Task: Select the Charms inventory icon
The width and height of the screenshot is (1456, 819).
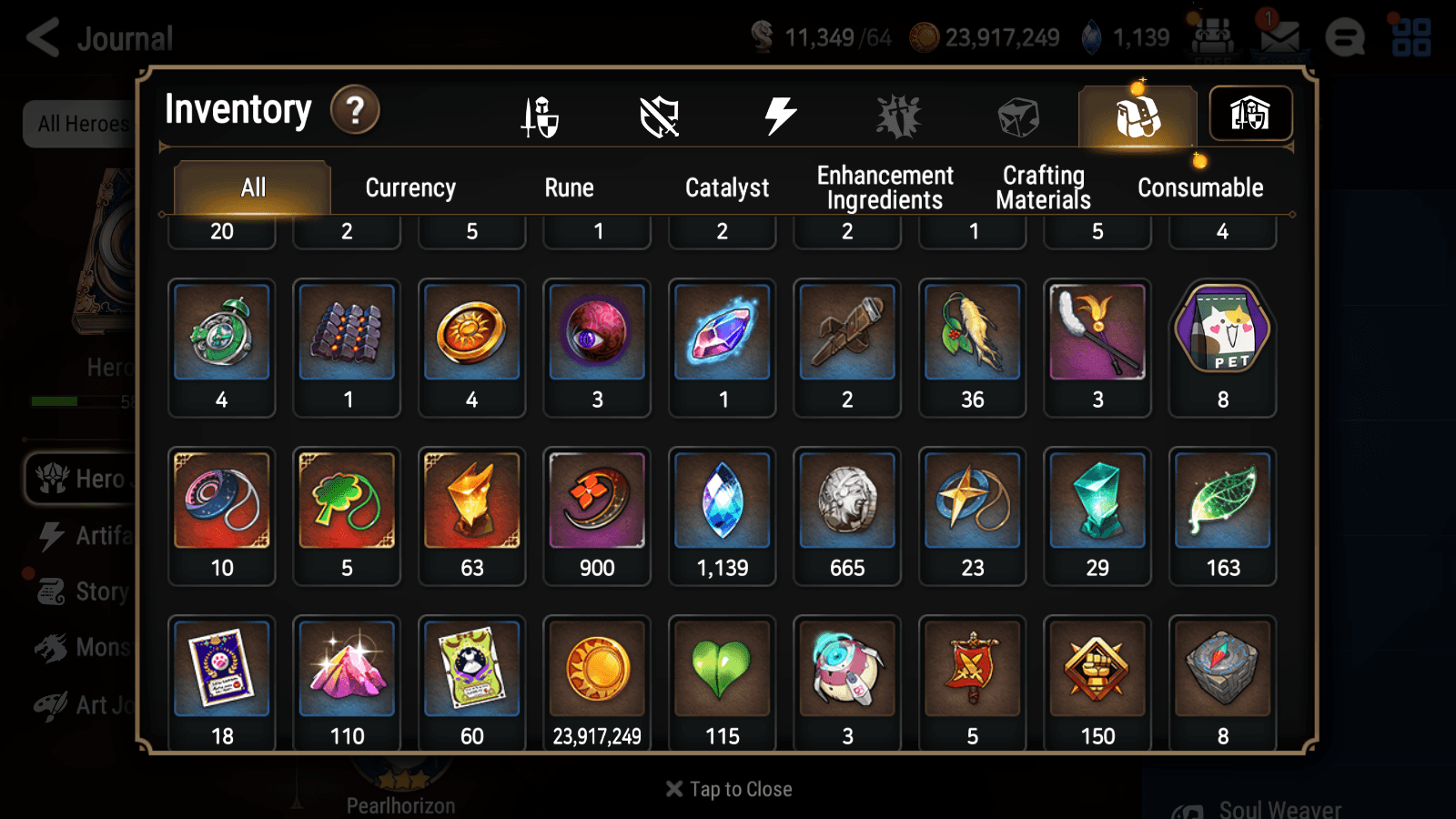Action: pos(897,116)
